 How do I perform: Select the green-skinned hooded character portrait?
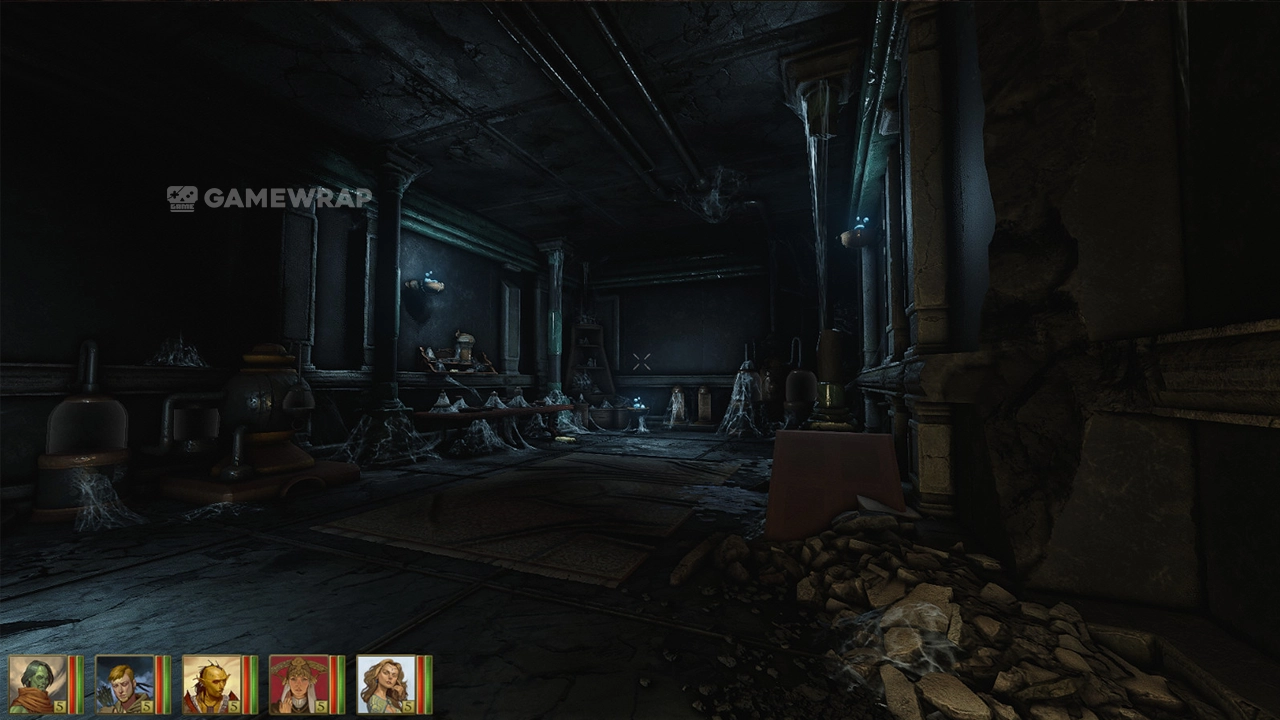pyautogui.click(x=38, y=684)
